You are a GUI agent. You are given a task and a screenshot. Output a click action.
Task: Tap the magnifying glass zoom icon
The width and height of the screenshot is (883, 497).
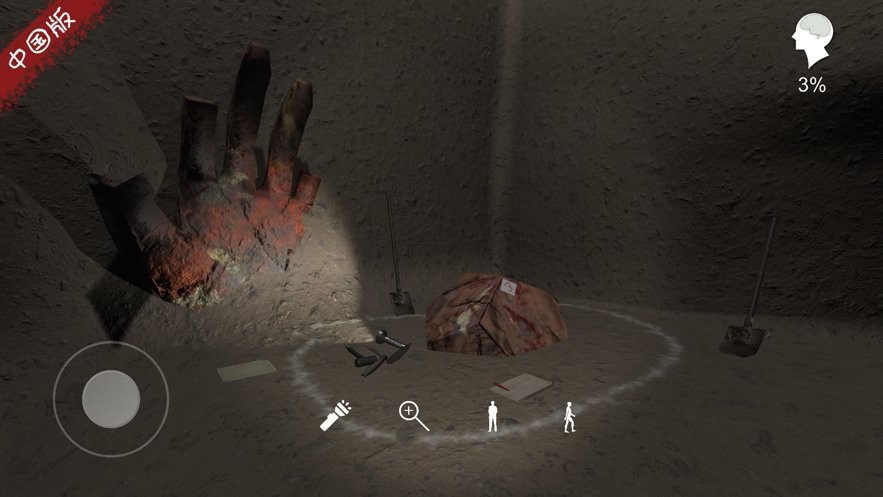(413, 415)
